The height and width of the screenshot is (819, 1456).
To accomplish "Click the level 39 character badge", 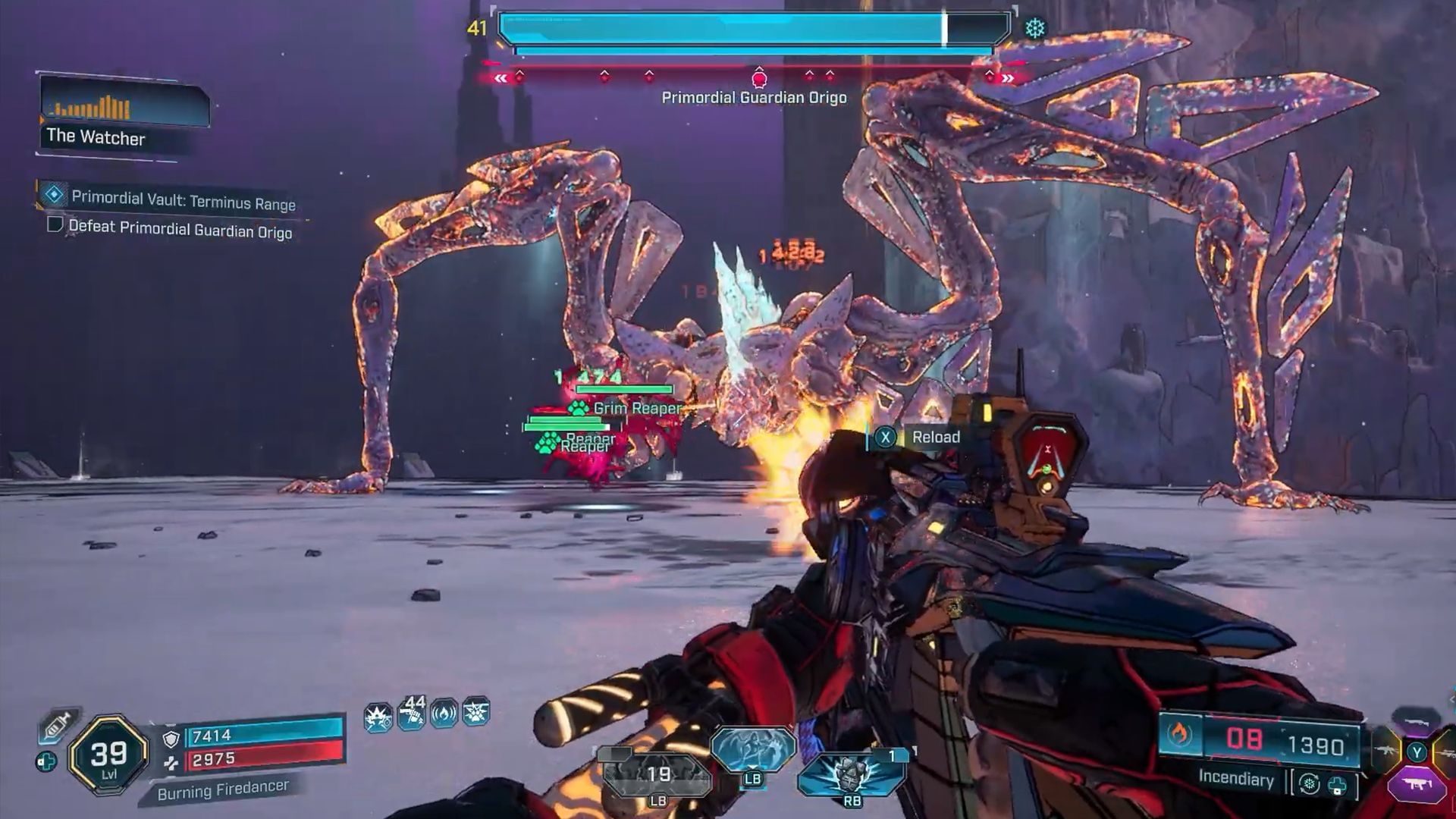I will coord(108,755).
